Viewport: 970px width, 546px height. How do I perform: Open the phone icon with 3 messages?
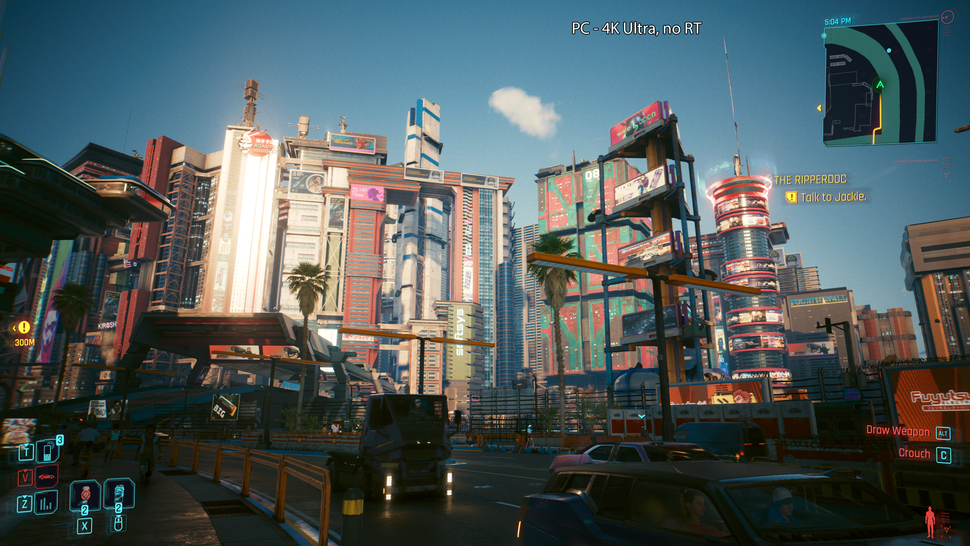point(47,452)
